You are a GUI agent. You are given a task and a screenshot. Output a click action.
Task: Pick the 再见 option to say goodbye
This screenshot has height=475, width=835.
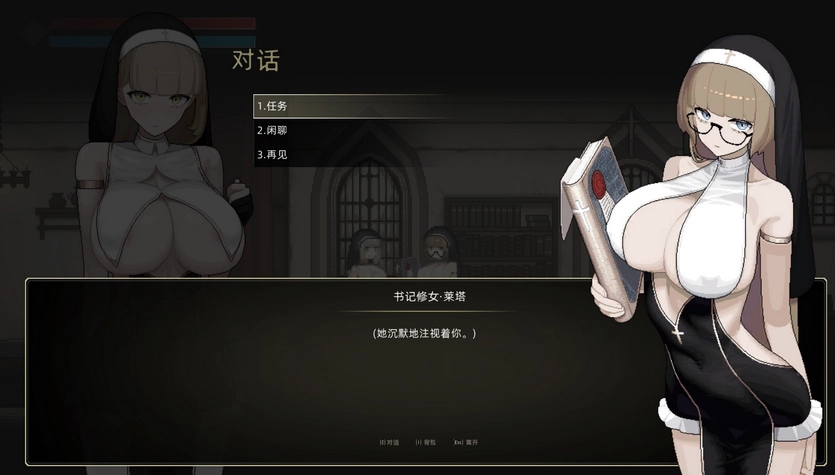[x=272, y=155]
